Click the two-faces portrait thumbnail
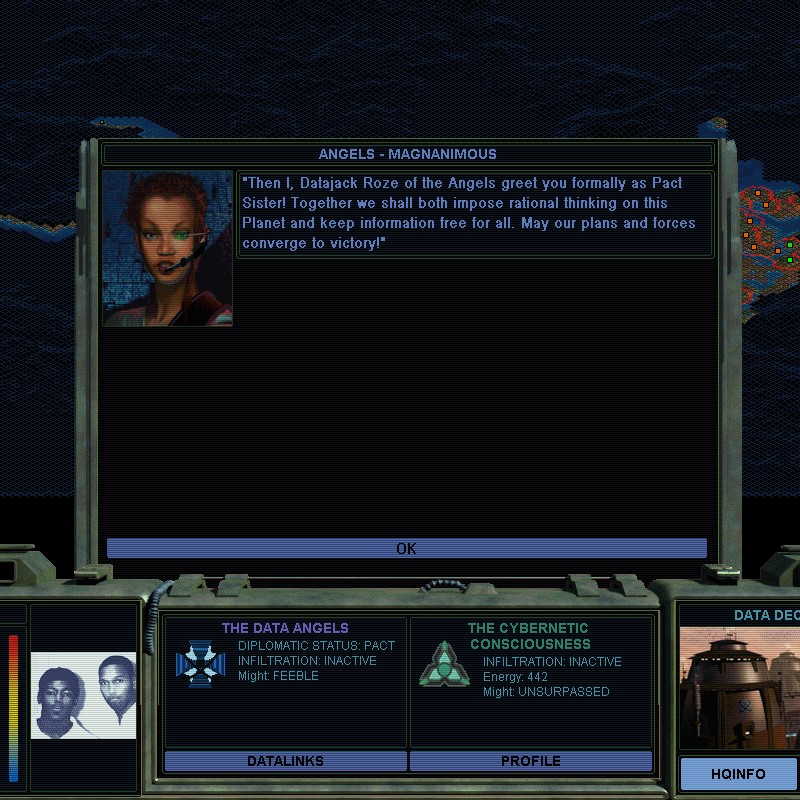This screenshot has height=800, width=800. point(84,695)
